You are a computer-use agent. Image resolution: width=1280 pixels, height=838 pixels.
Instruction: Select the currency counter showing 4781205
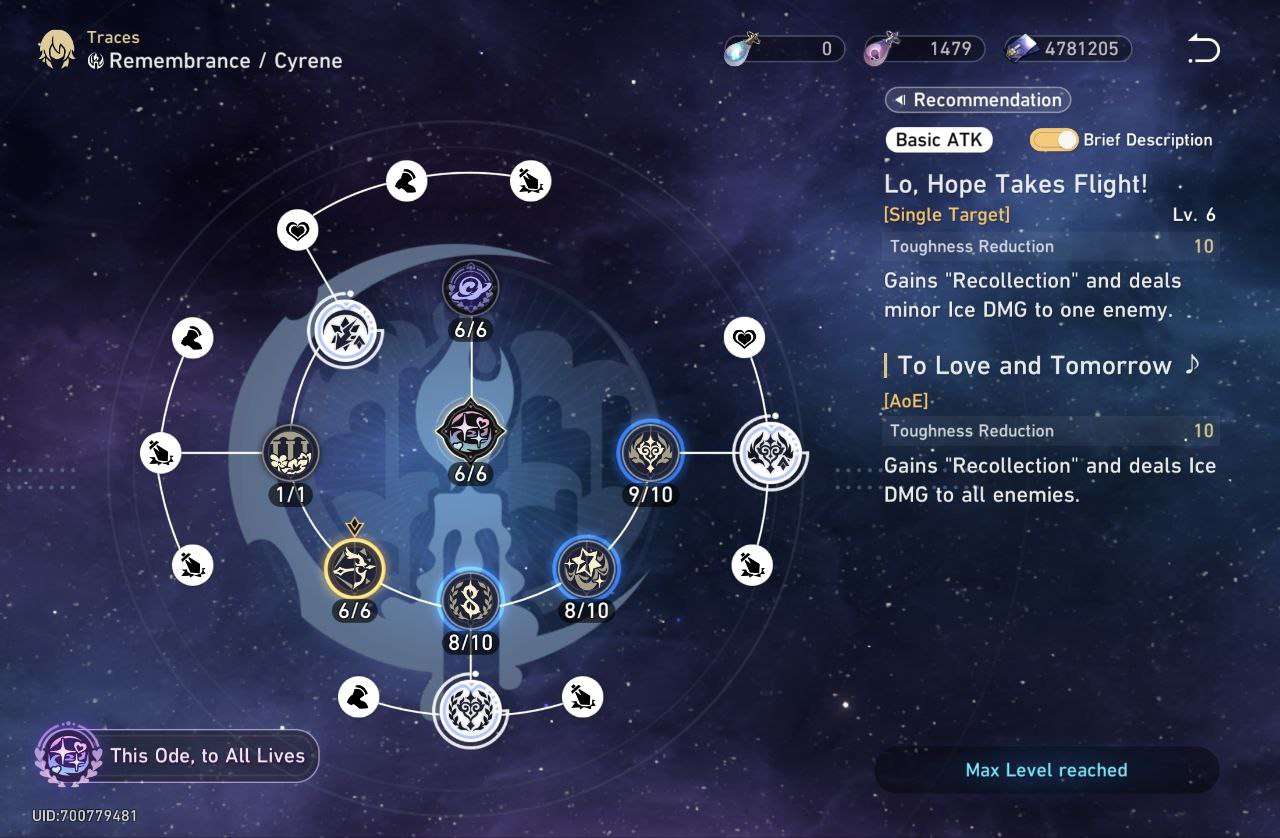point(1068,49)
